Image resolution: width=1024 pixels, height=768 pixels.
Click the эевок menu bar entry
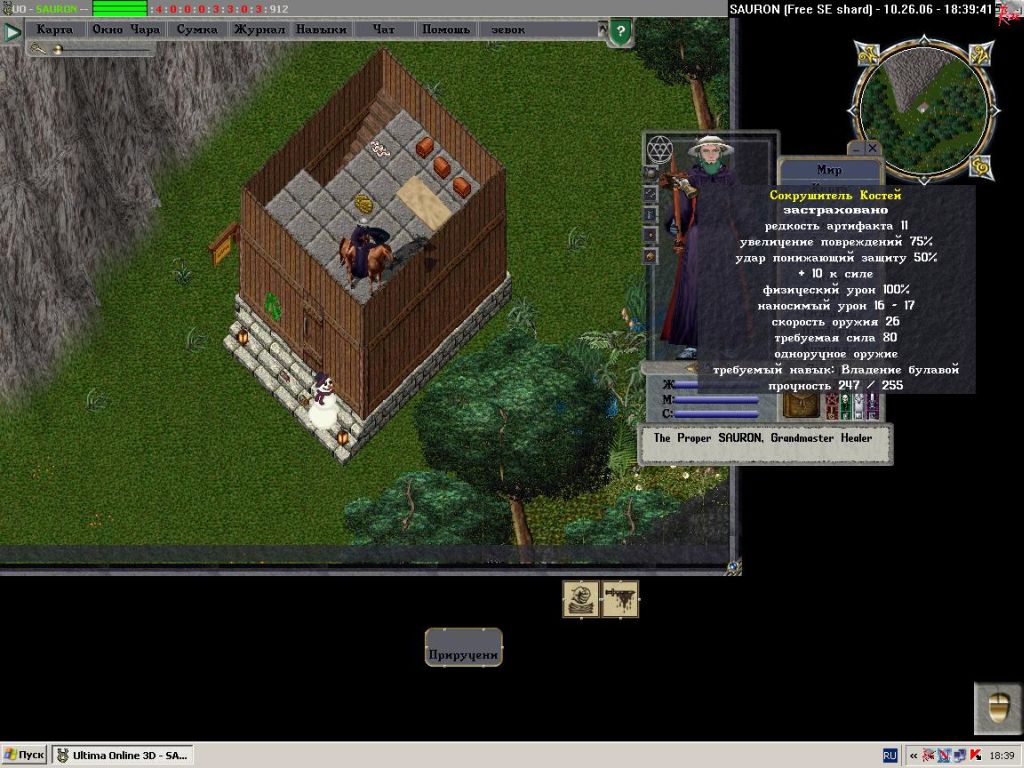tap(508, 30)
